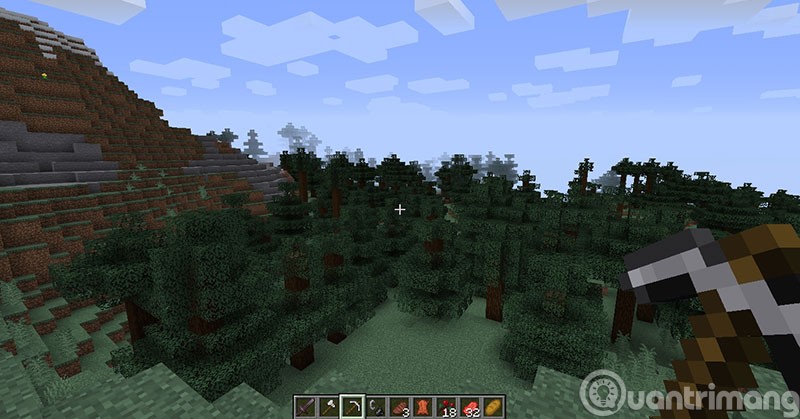Select the flint and steel slot
Image resolution: width=800 pixels, height=419 pixels.
click(x=373, y=406)
